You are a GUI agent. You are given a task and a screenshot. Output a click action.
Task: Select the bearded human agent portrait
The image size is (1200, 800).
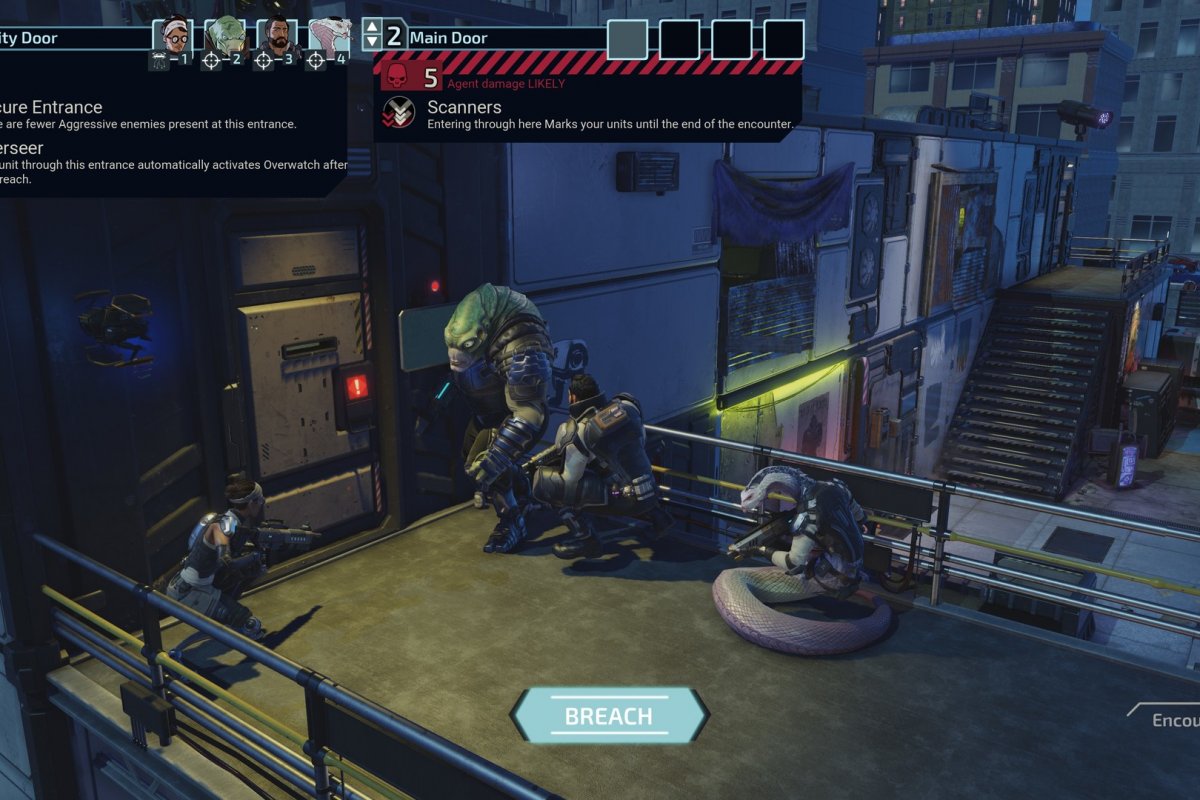click(277, 38)
